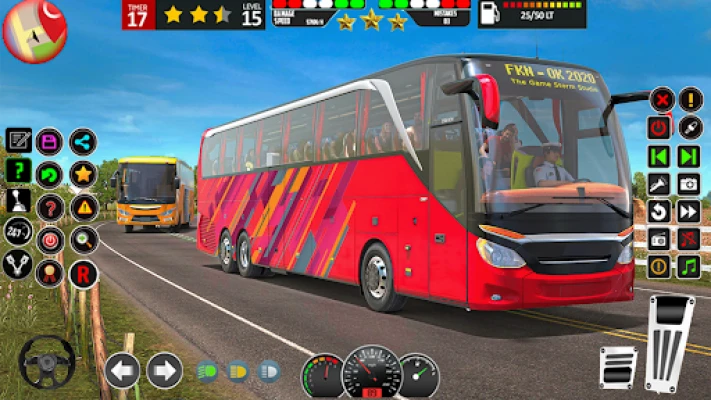Click the white fast-forward button
This screenshot has width=711, height=400.
tap(689, 211)
